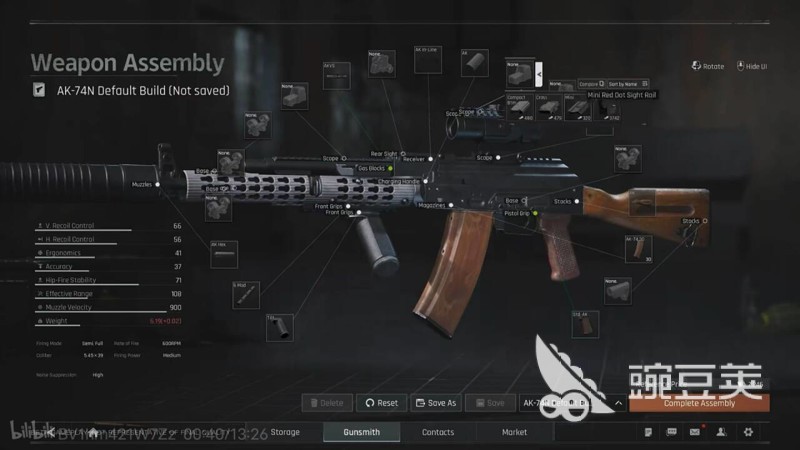Open the Storage tab

285,432
